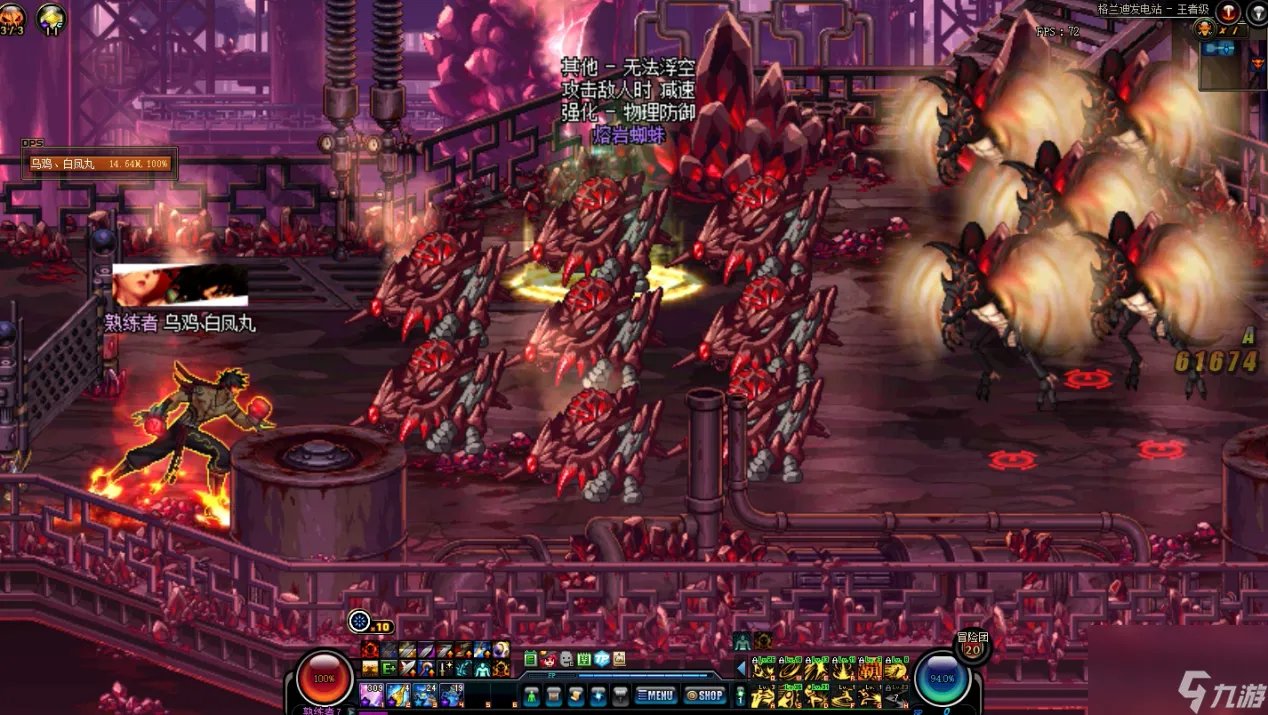This screenshot has width=1268, height=715.
Task: Click the green notepad quest icon
Action: pos(530,659)
